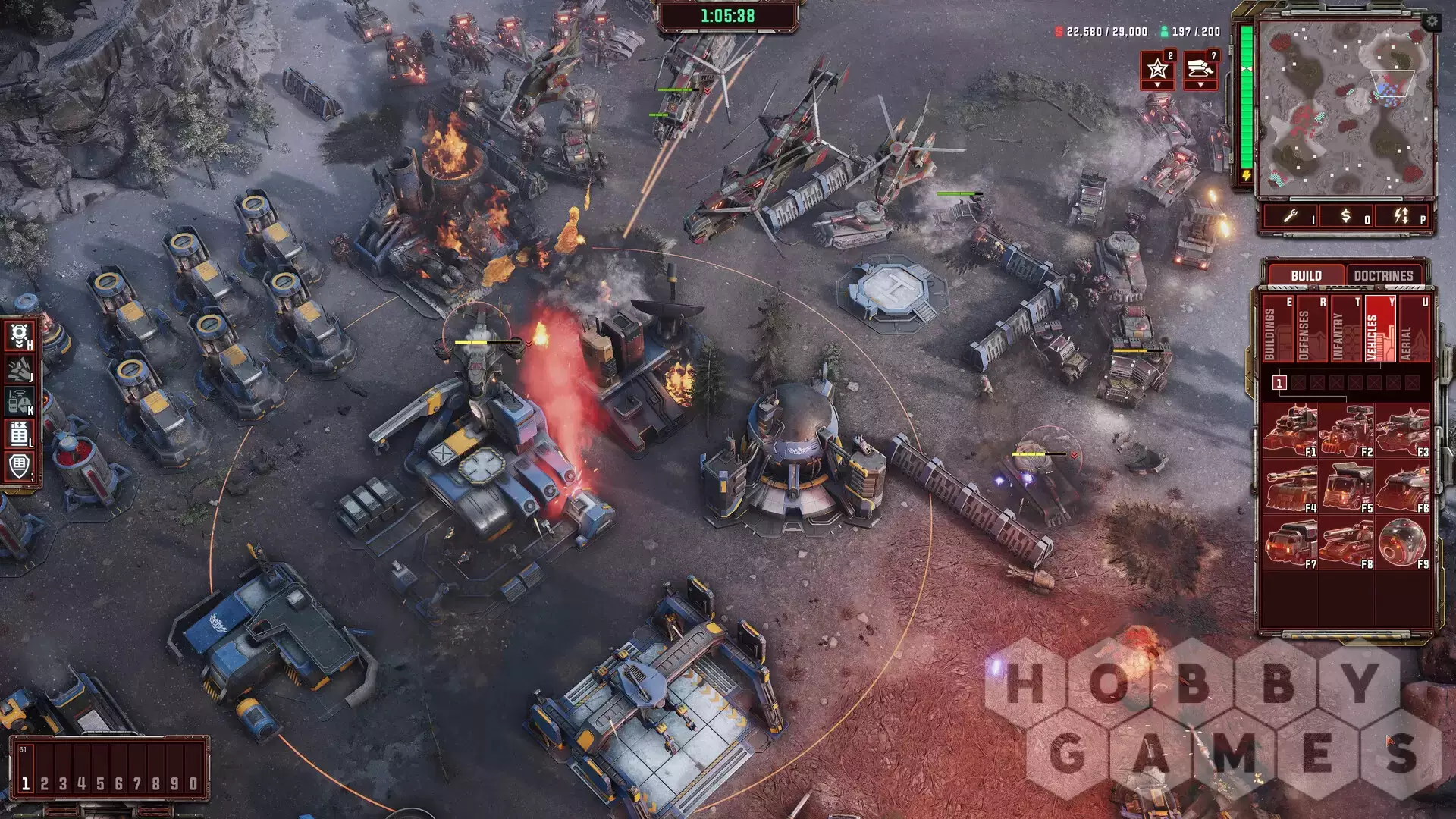Activate the shield icon ability
The width and height of the screenshot is (1456, 819).
(x=20, y=466)
